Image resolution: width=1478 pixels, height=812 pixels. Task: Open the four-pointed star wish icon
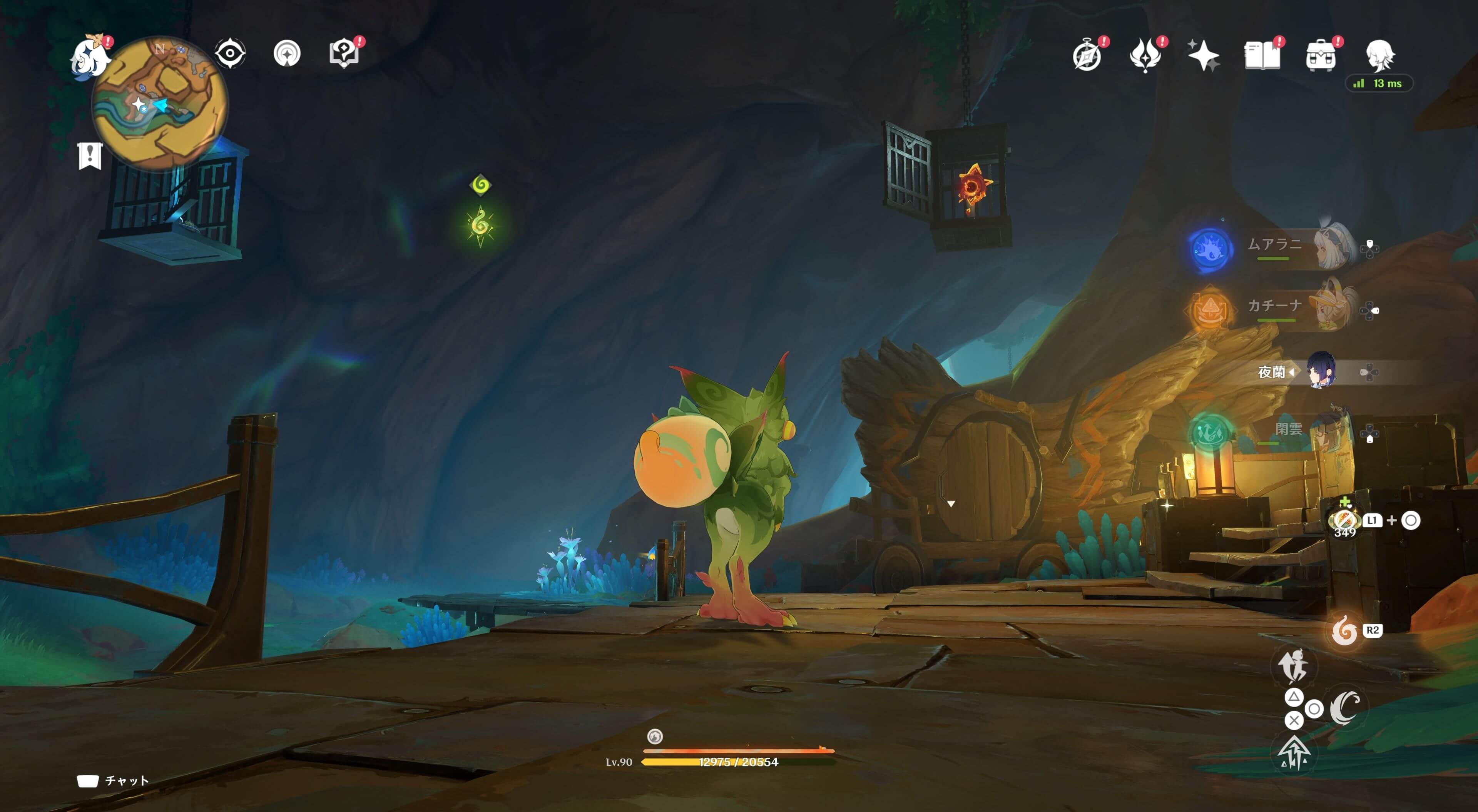click(1203, 56)
